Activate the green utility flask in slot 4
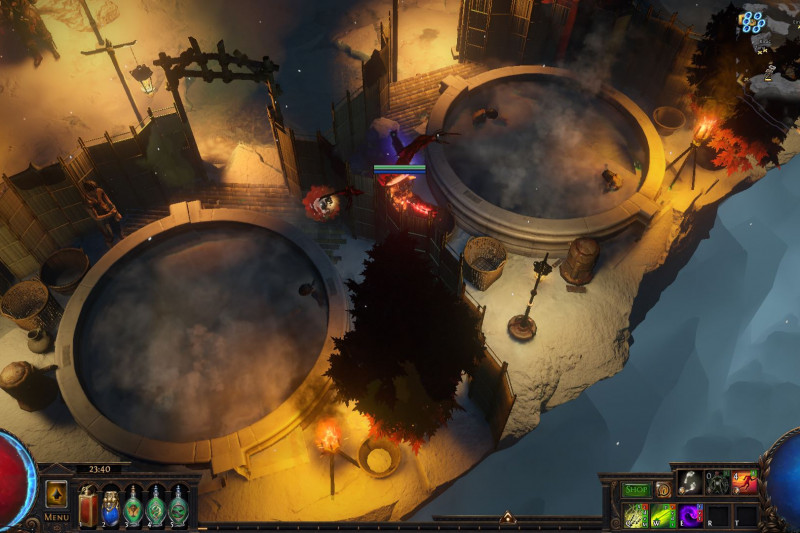Image resolution: width=800 pixels, height=533 pixels. pos(156,506)
